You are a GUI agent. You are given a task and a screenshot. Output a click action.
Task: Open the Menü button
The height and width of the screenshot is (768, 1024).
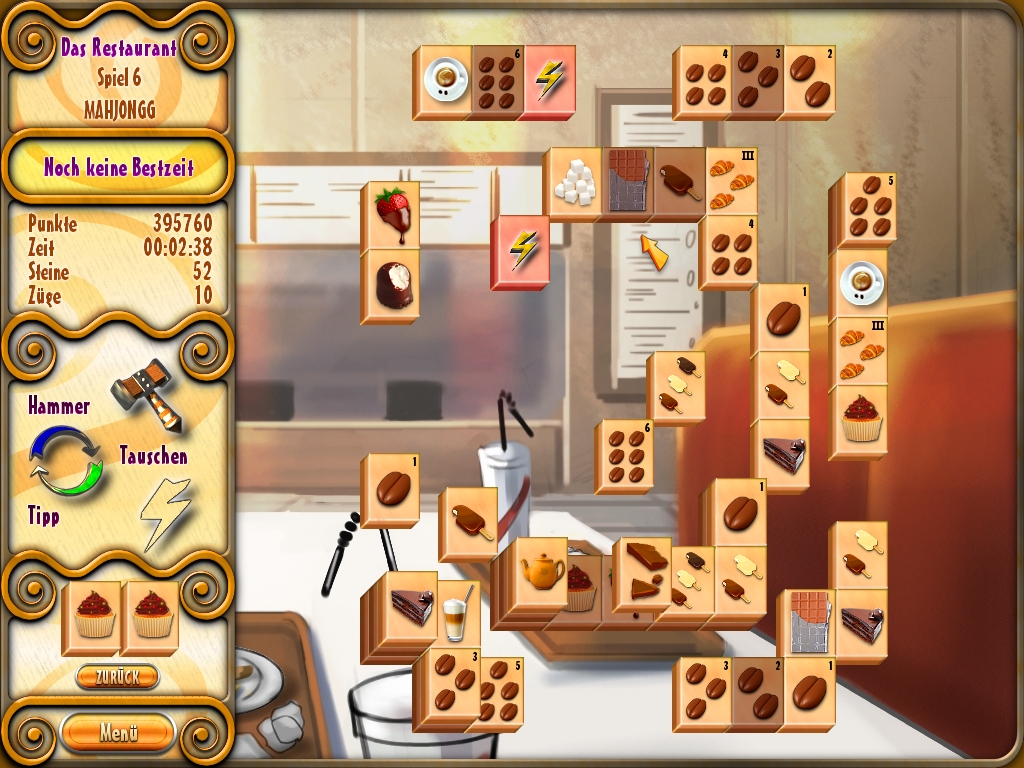coord(118,732)
